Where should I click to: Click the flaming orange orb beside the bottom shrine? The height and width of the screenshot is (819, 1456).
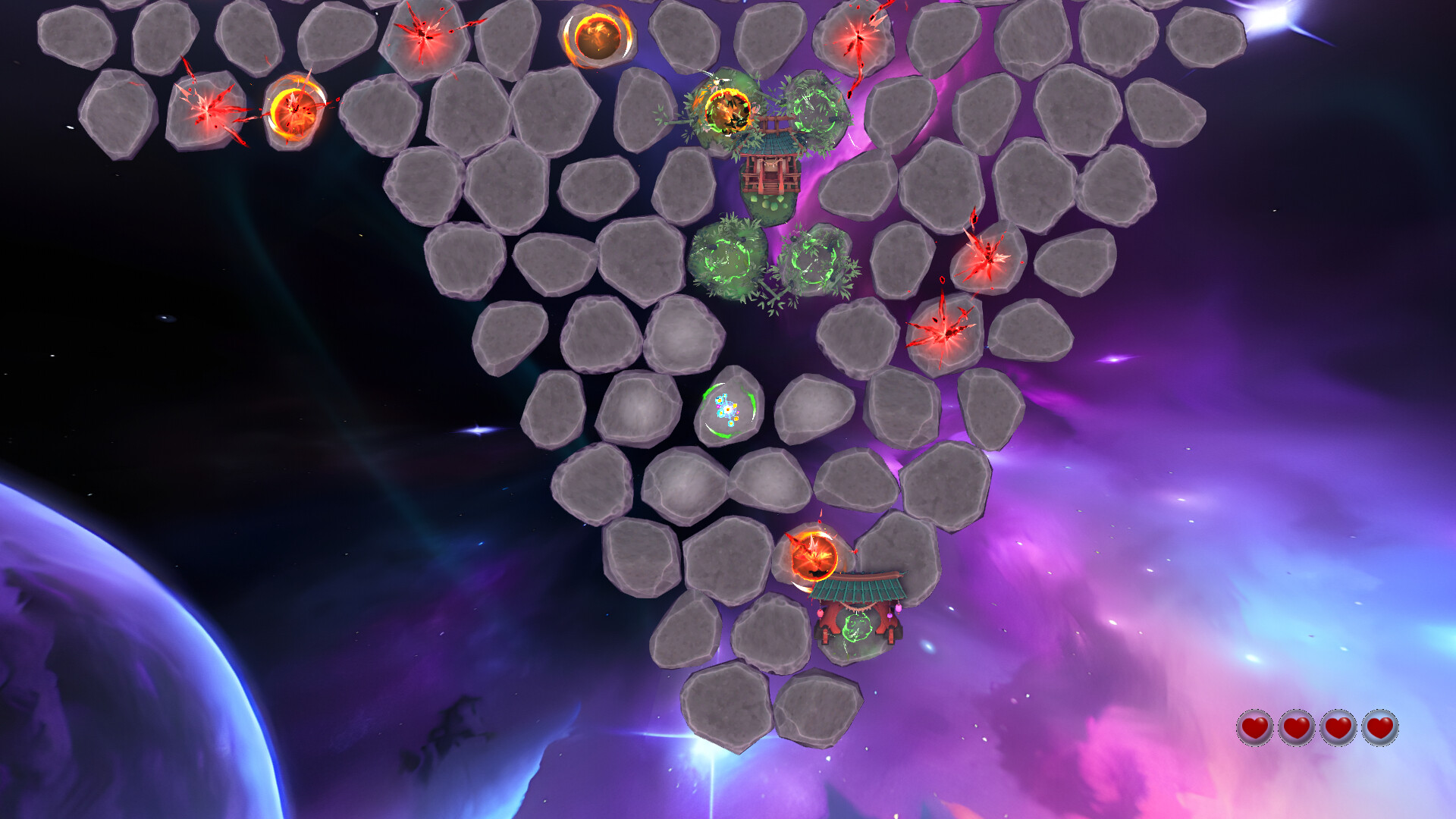[815, 554]
